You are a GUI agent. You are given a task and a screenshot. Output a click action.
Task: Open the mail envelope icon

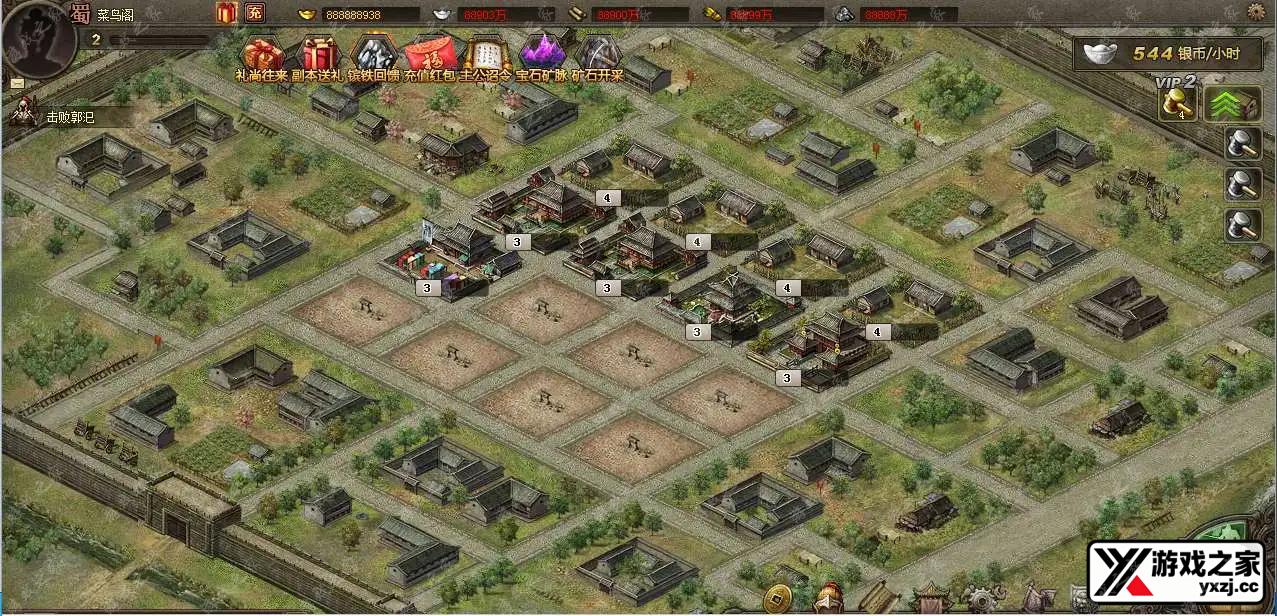(x=17, y=83)
